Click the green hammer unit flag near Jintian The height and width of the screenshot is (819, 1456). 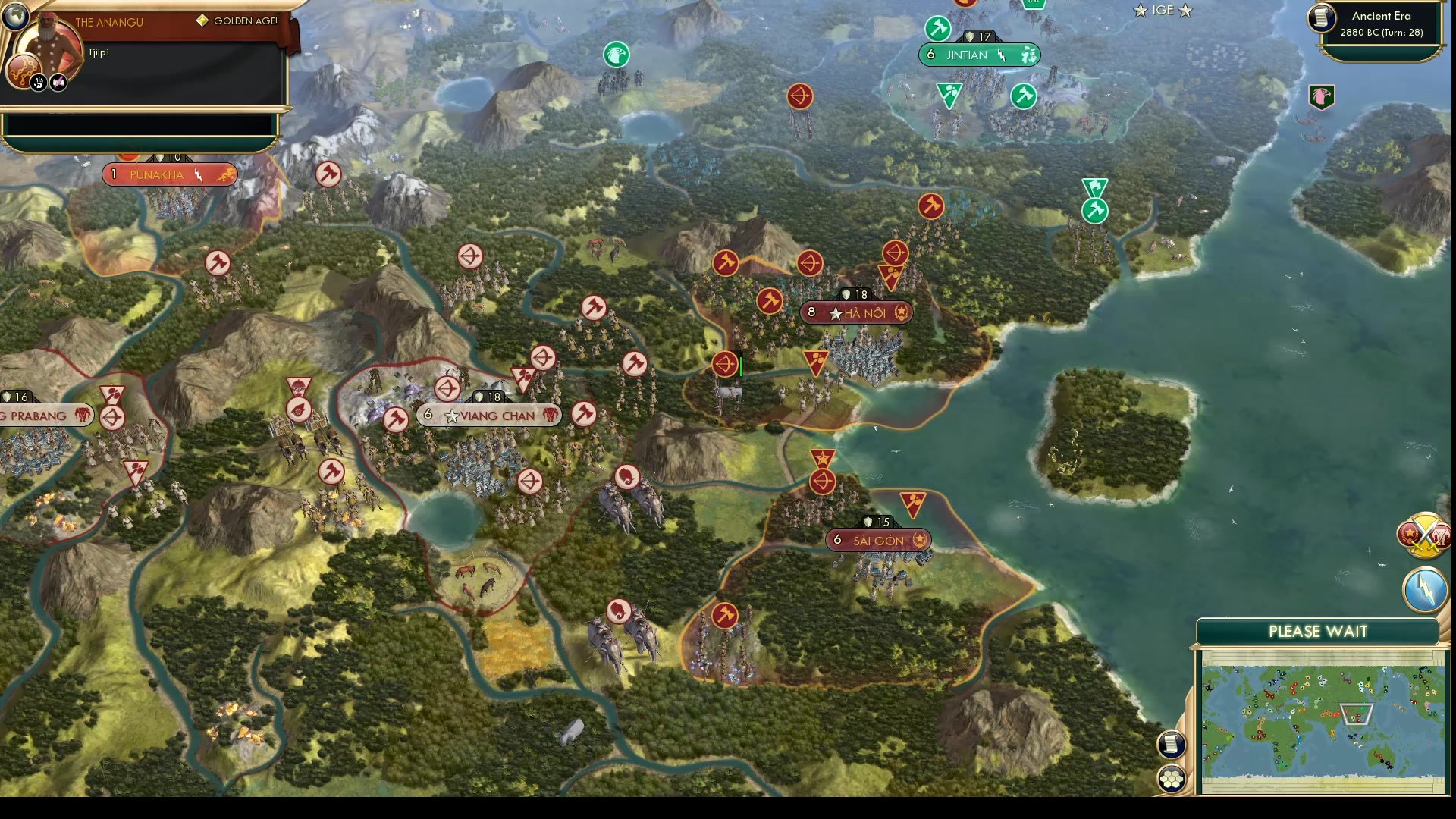[937, 27]
